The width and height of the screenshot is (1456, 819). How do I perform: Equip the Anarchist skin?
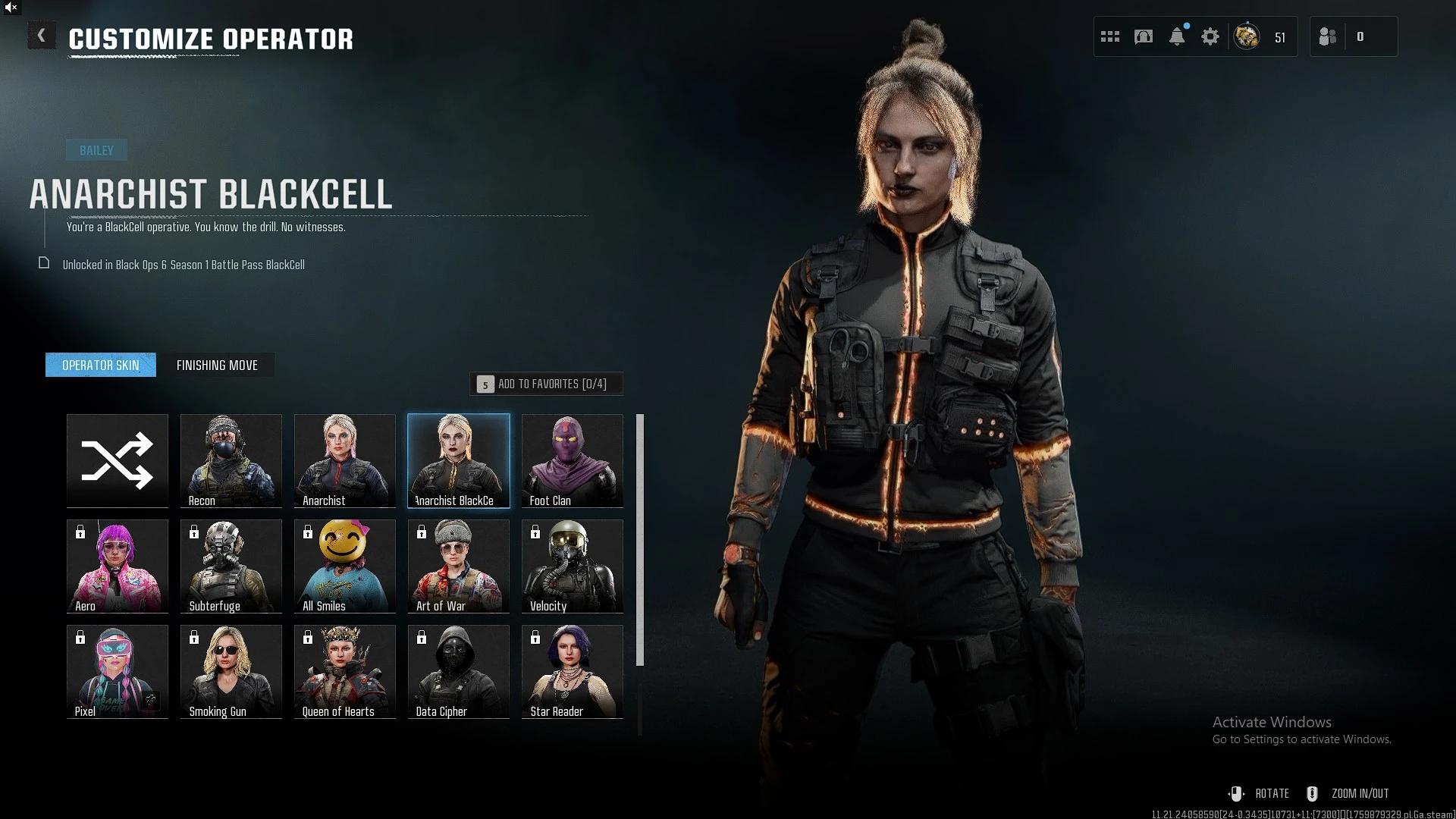(x=345, y=460)
